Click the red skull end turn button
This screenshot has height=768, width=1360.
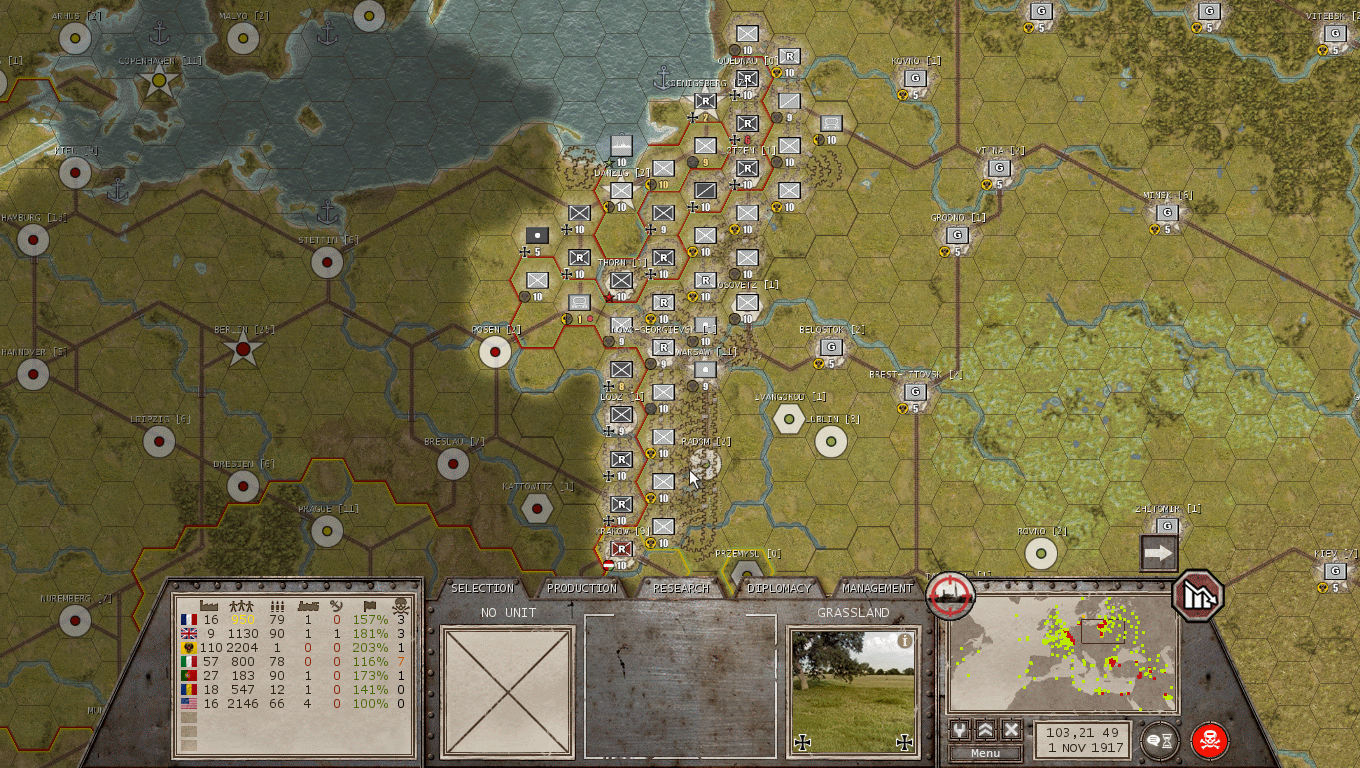pos(1210,741)
